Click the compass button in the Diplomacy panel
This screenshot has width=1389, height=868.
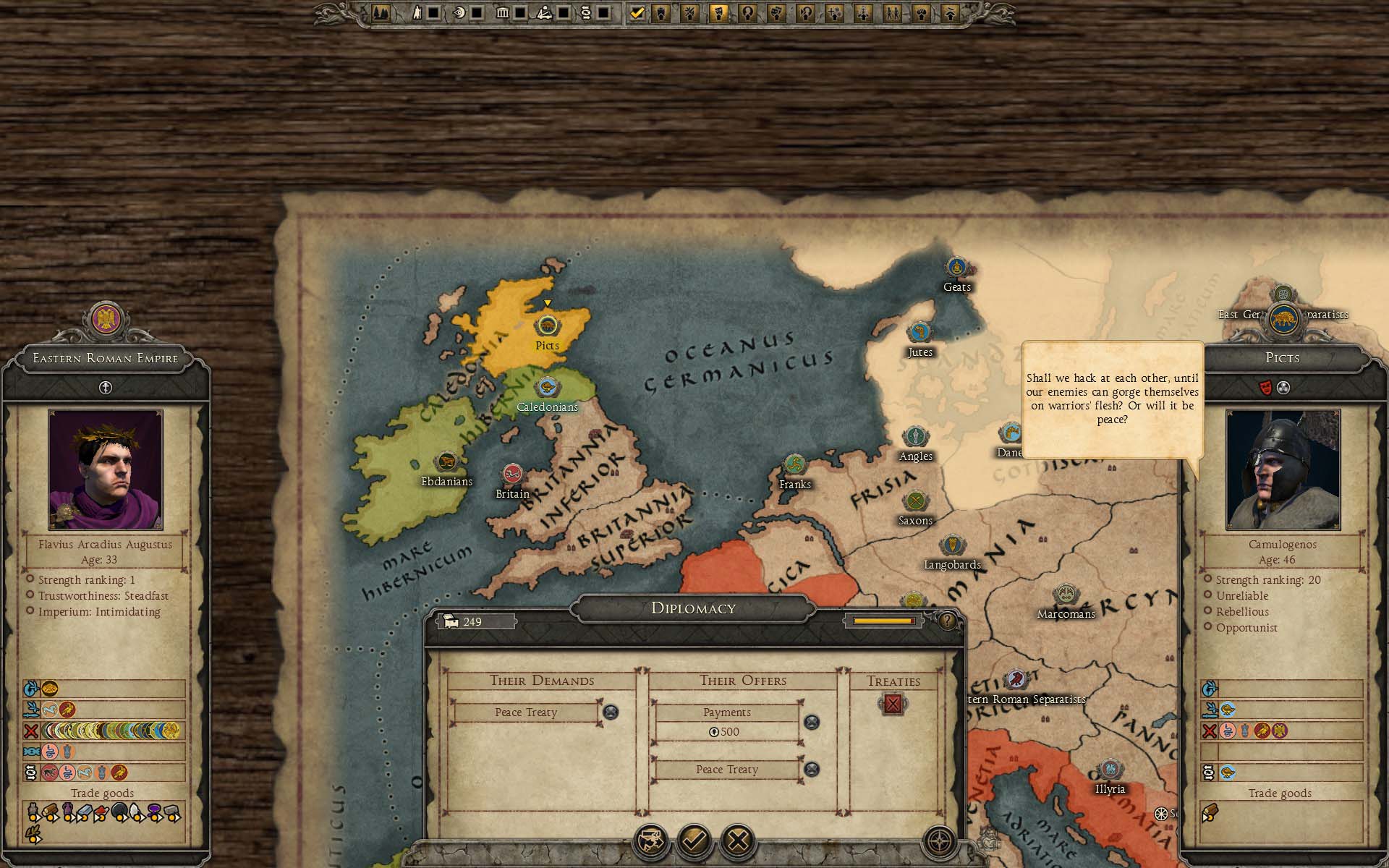click(x=940, y=841)
